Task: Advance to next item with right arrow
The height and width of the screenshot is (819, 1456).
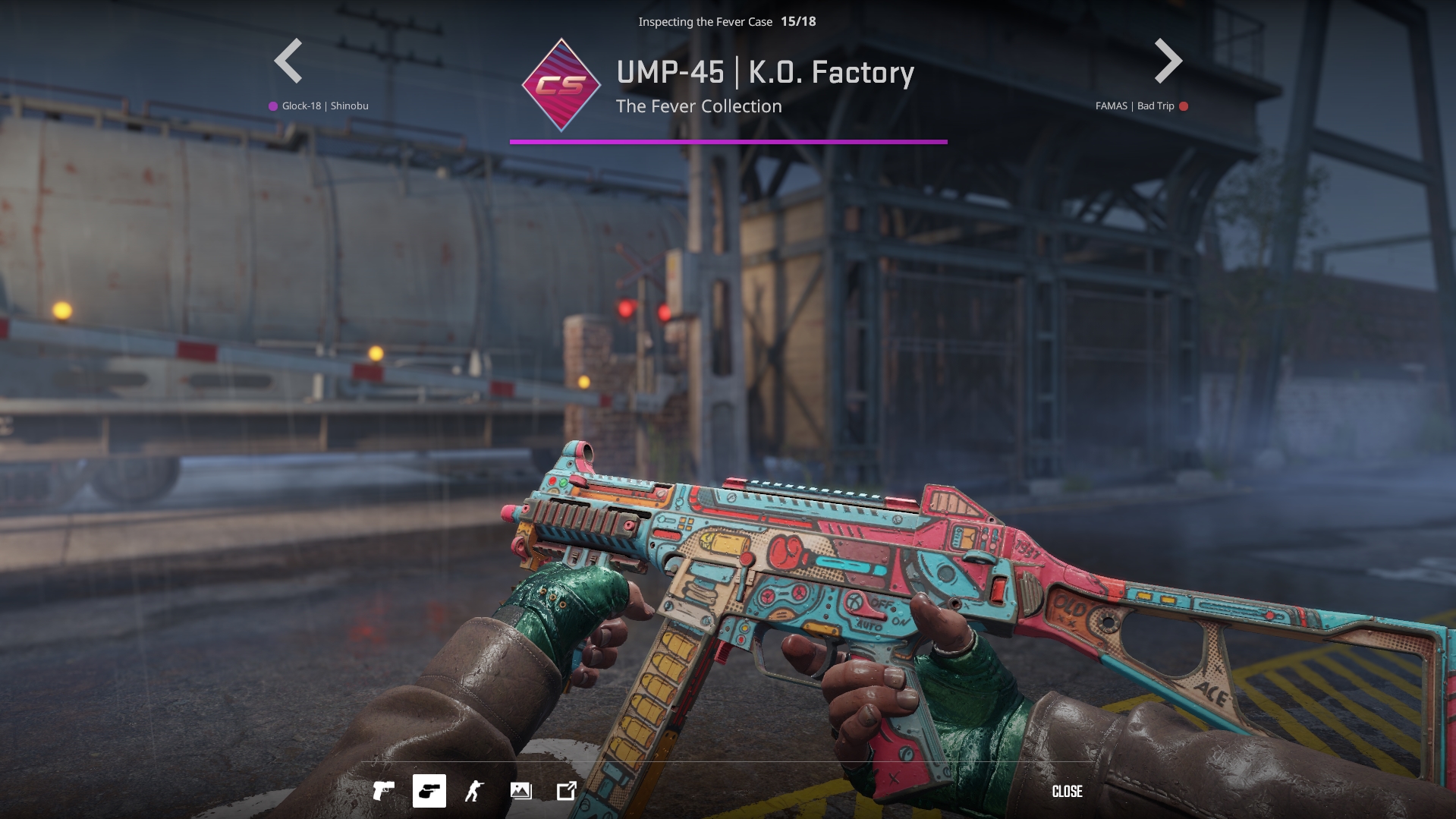Action: pos(1168,61)
